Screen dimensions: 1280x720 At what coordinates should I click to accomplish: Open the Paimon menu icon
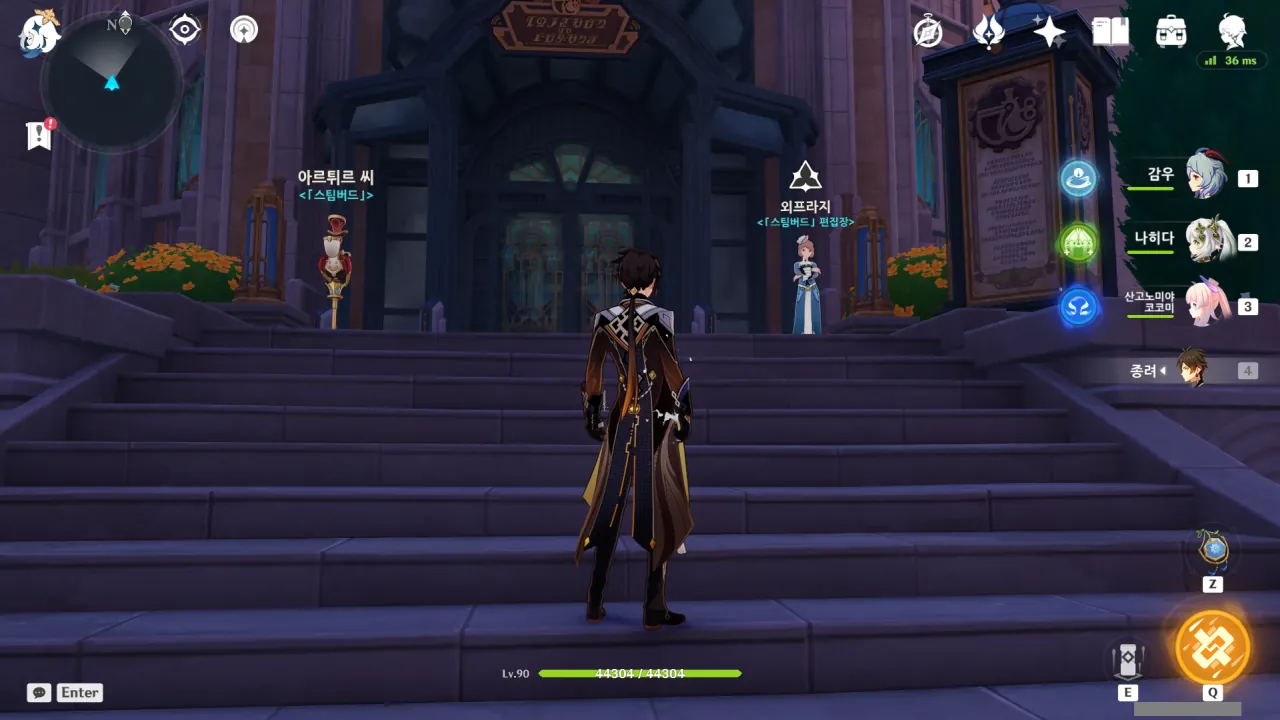tap(38, 31)
